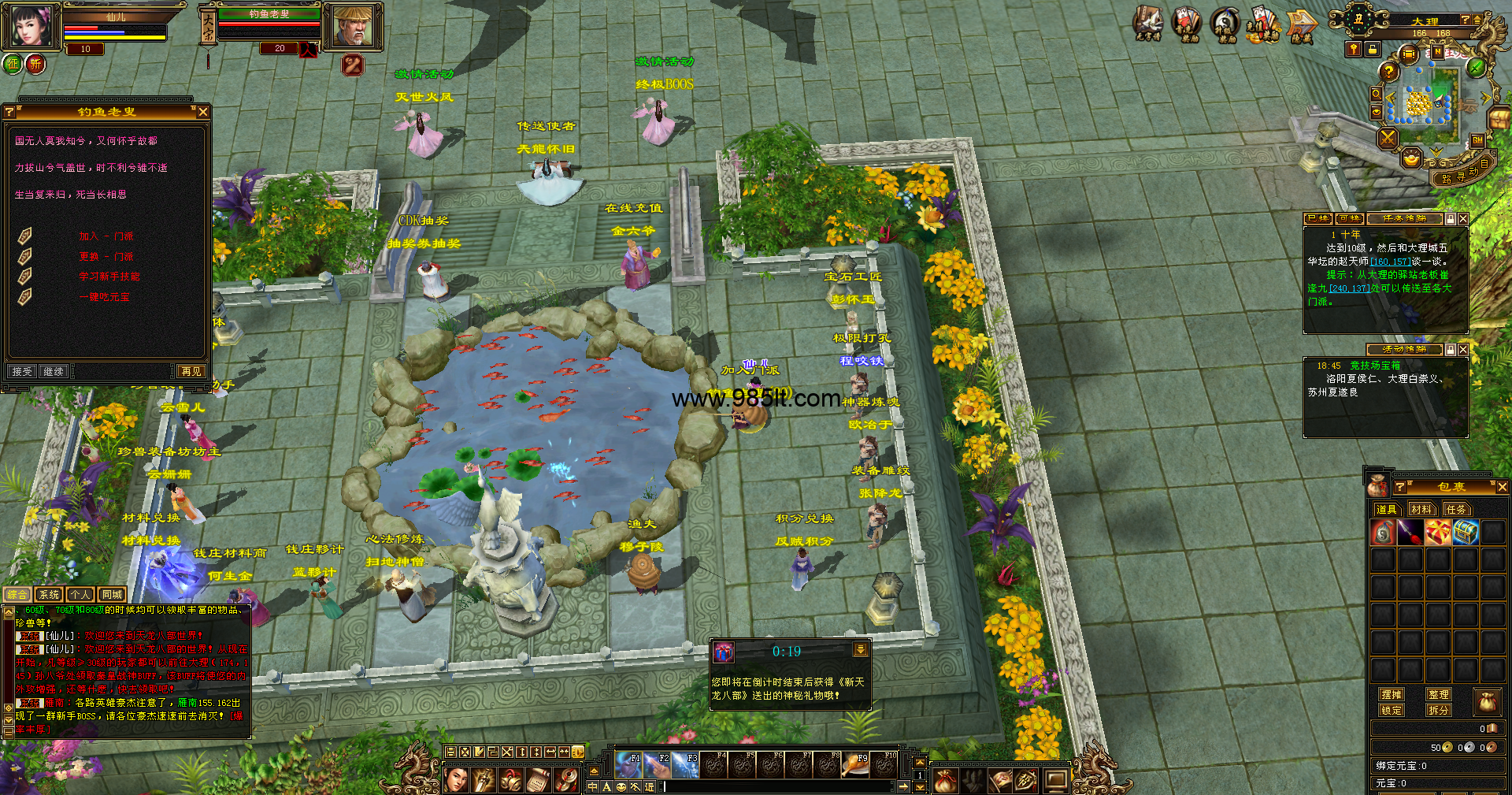Viewport: 1512px width, 795px height.
Task: Close the 包裹 inventory window
Action: (x=1502, y=488)
